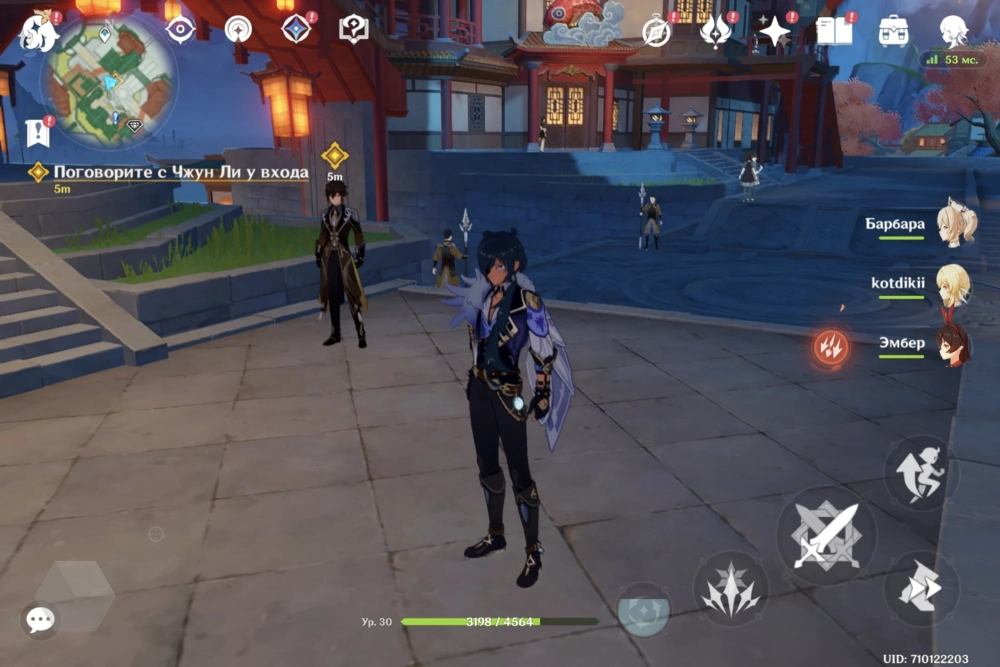Switch to party member kotdikii
Image resolution: width=1000 pixels, height=667 pixels.
tap(952, 285)
